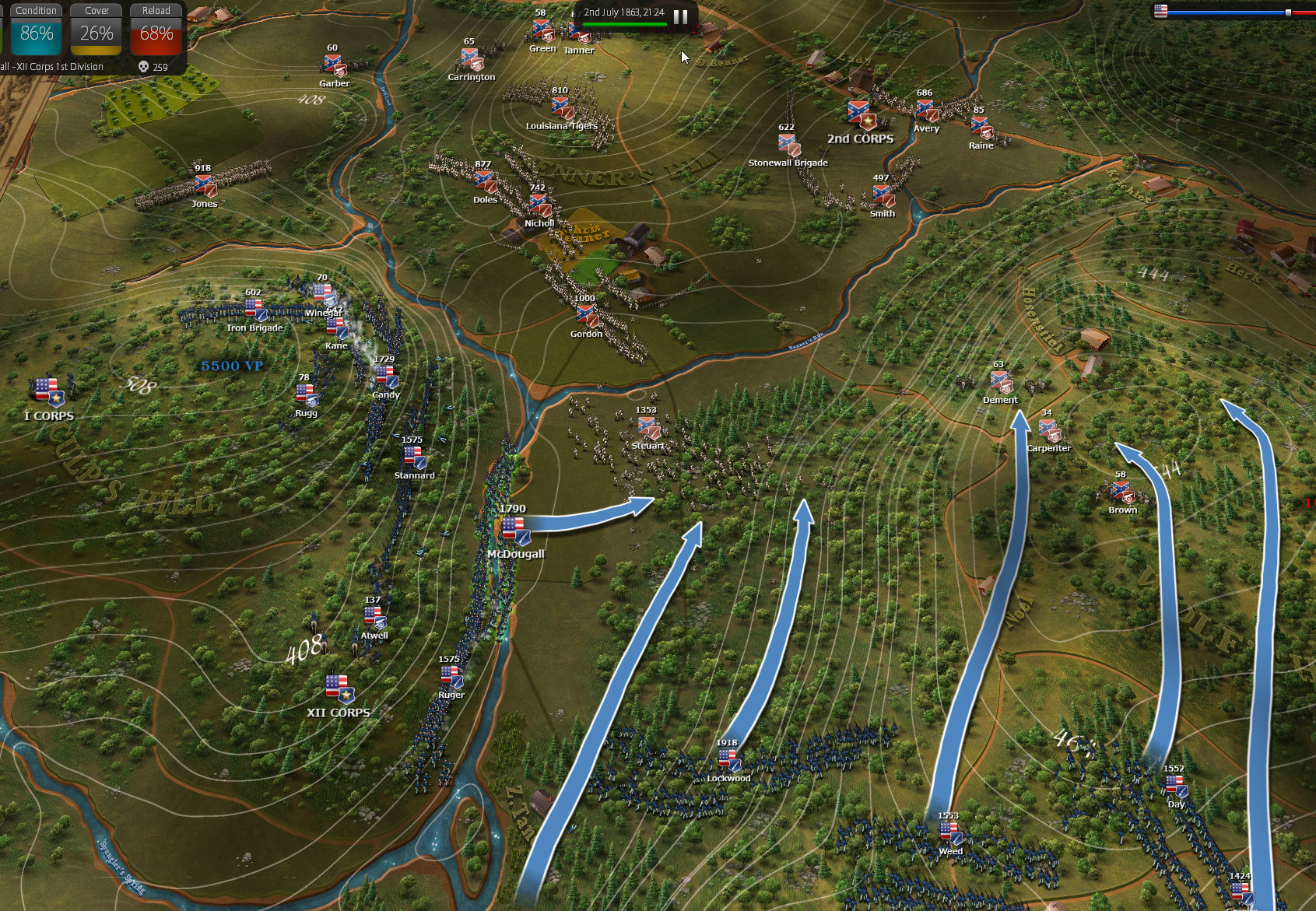Inspect the Gordon Confederate brigade flag
The image size is (1316, 911).
pos(586,315)
